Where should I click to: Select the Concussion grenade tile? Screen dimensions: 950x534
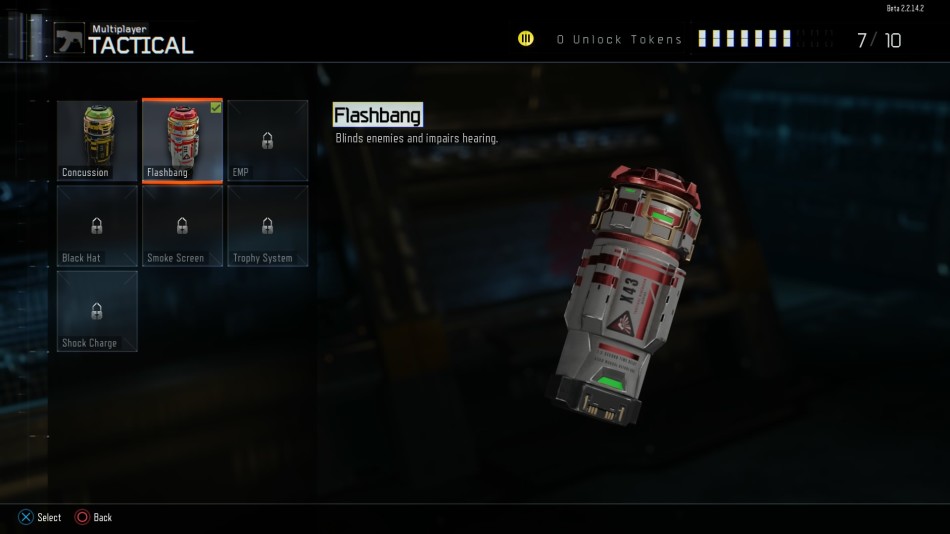coord(97,140)
